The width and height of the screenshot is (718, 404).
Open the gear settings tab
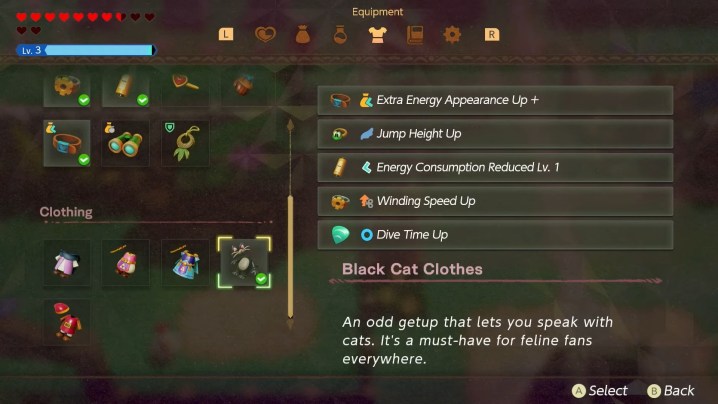(x=452, y=35)
